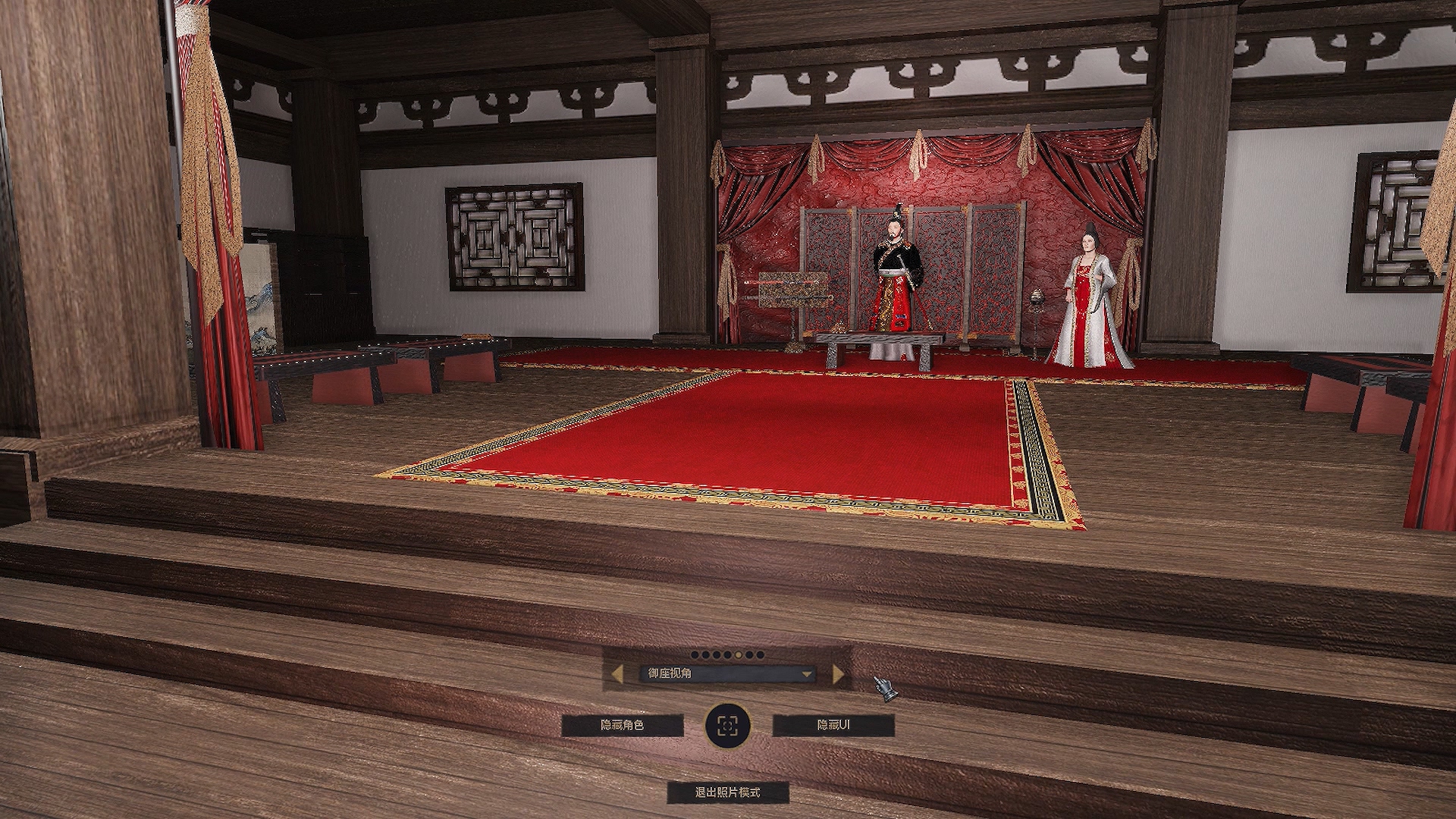Select the first camera view dot
The height and width of the screenshot is (819, 1456).
pos(695,654)
